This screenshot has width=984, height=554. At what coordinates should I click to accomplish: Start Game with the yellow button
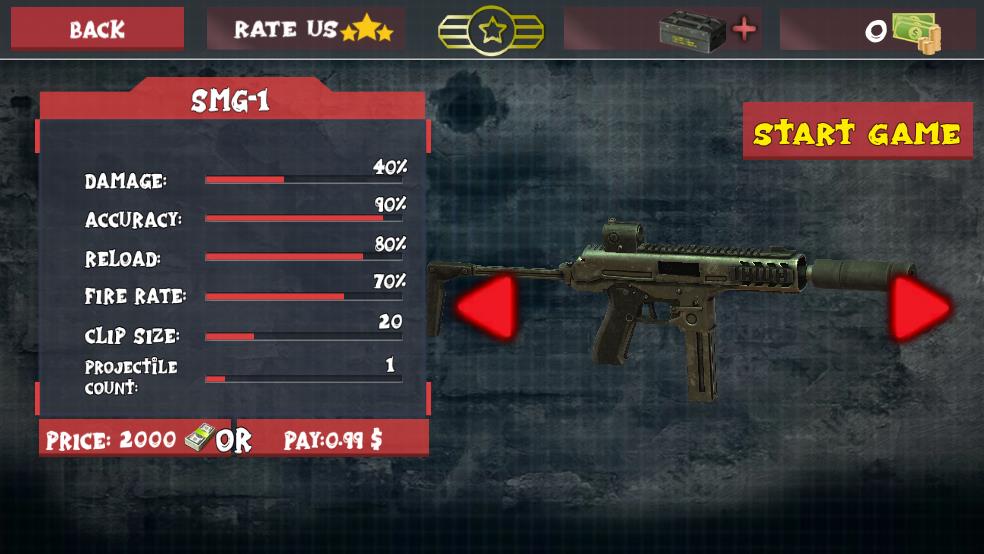pos(857,132)
